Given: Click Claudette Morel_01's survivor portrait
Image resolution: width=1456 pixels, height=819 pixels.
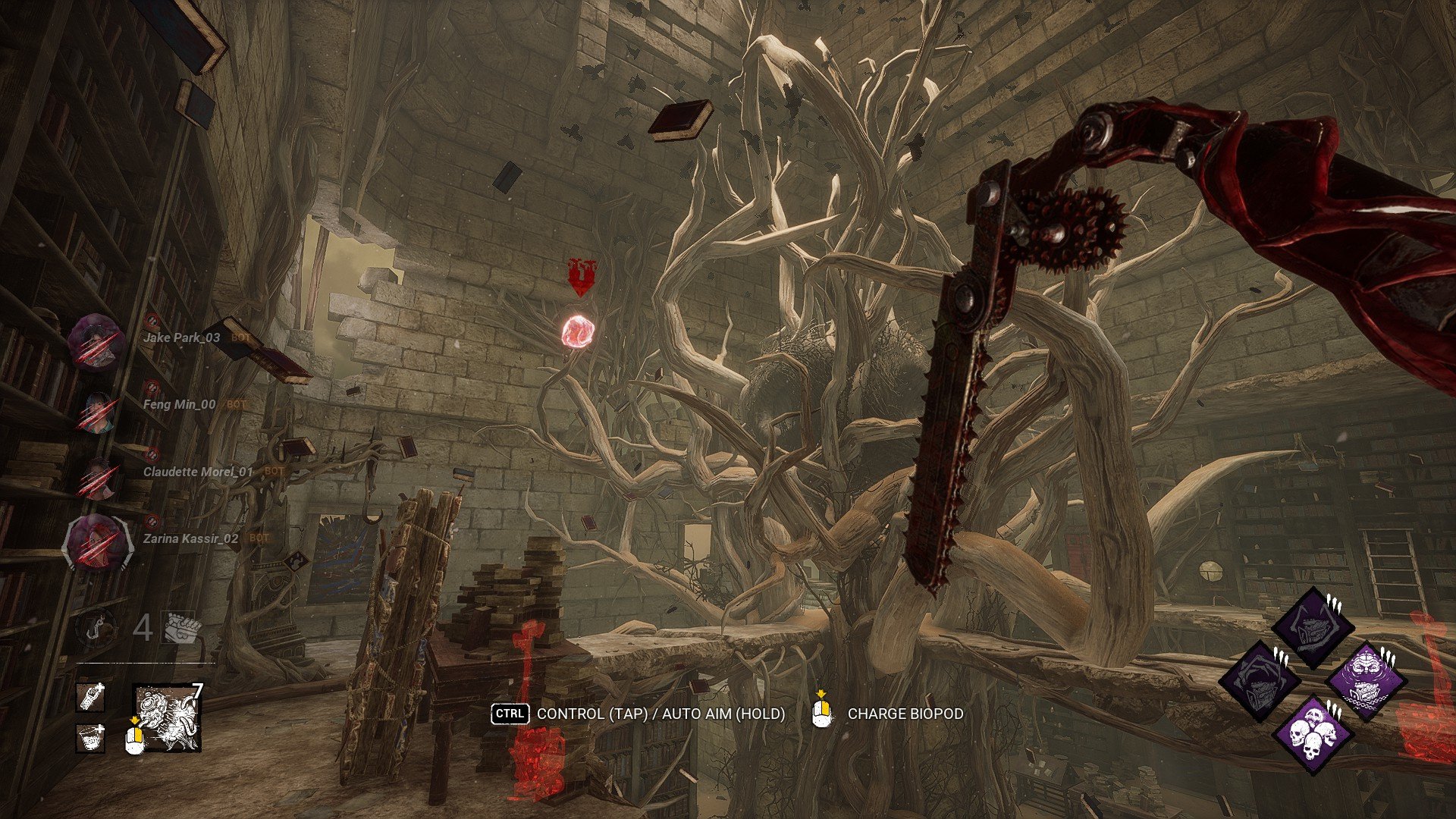Looking at the screenshot, I should [x=96, y=477].
